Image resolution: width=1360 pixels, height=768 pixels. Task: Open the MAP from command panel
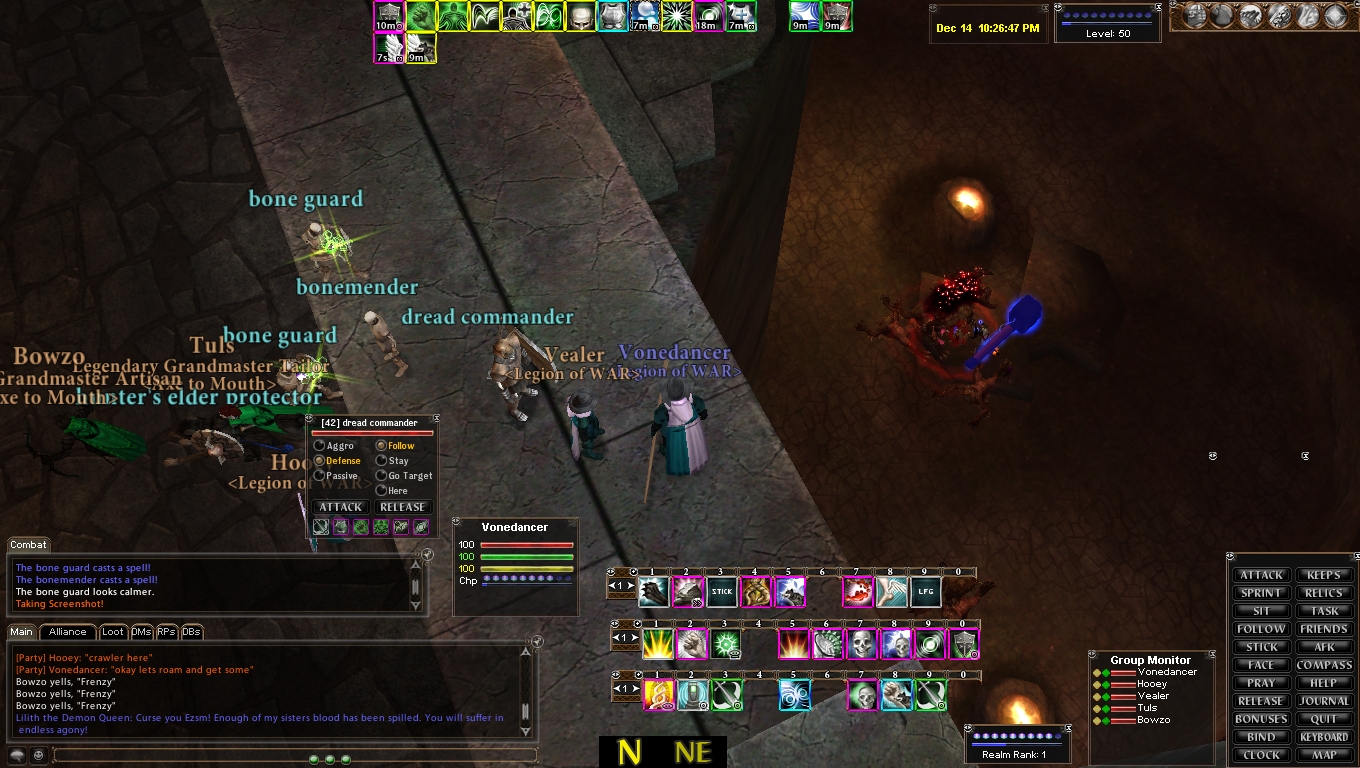pos(1324,755)
